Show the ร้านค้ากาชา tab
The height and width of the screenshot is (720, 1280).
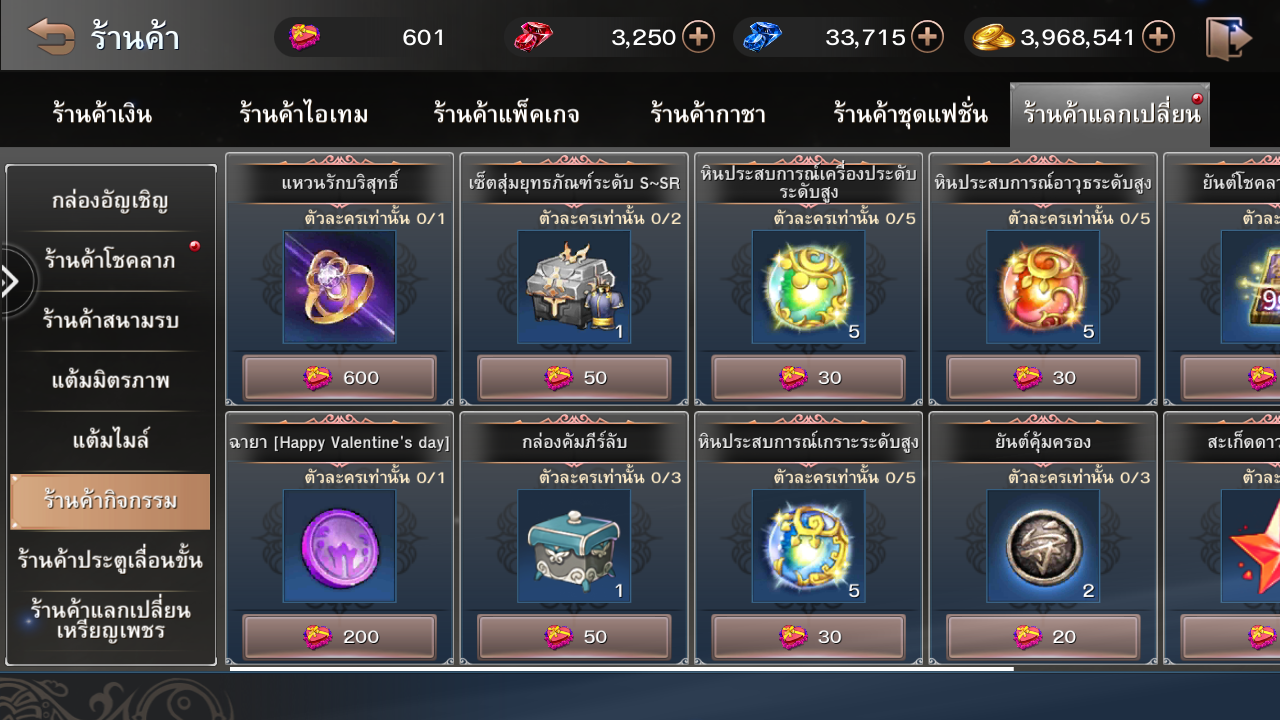pyautogui.click(x=707, y=114)
